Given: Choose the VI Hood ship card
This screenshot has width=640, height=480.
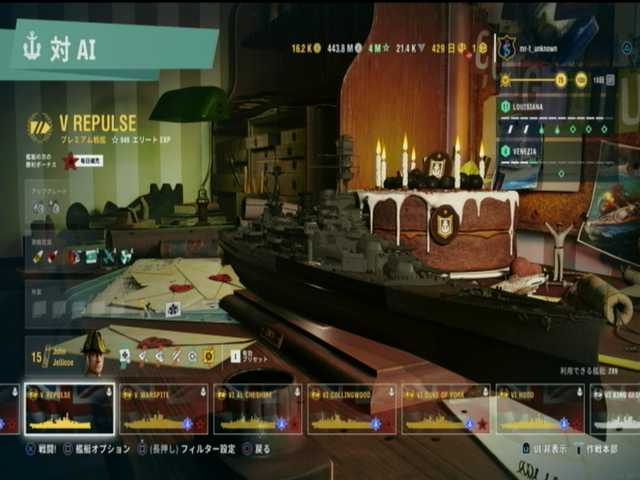Looking at the screenshot, I should (x=540, y=410).
